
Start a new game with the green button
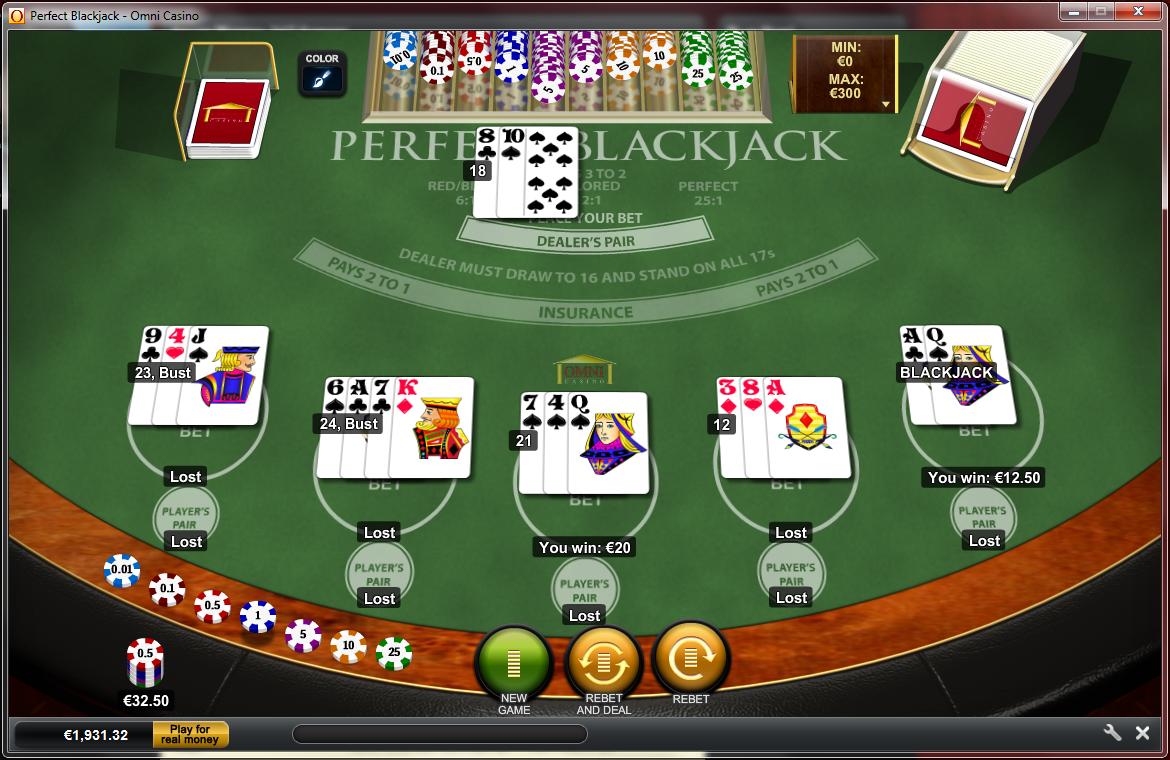pyautogui.click(x=514, y=661)
